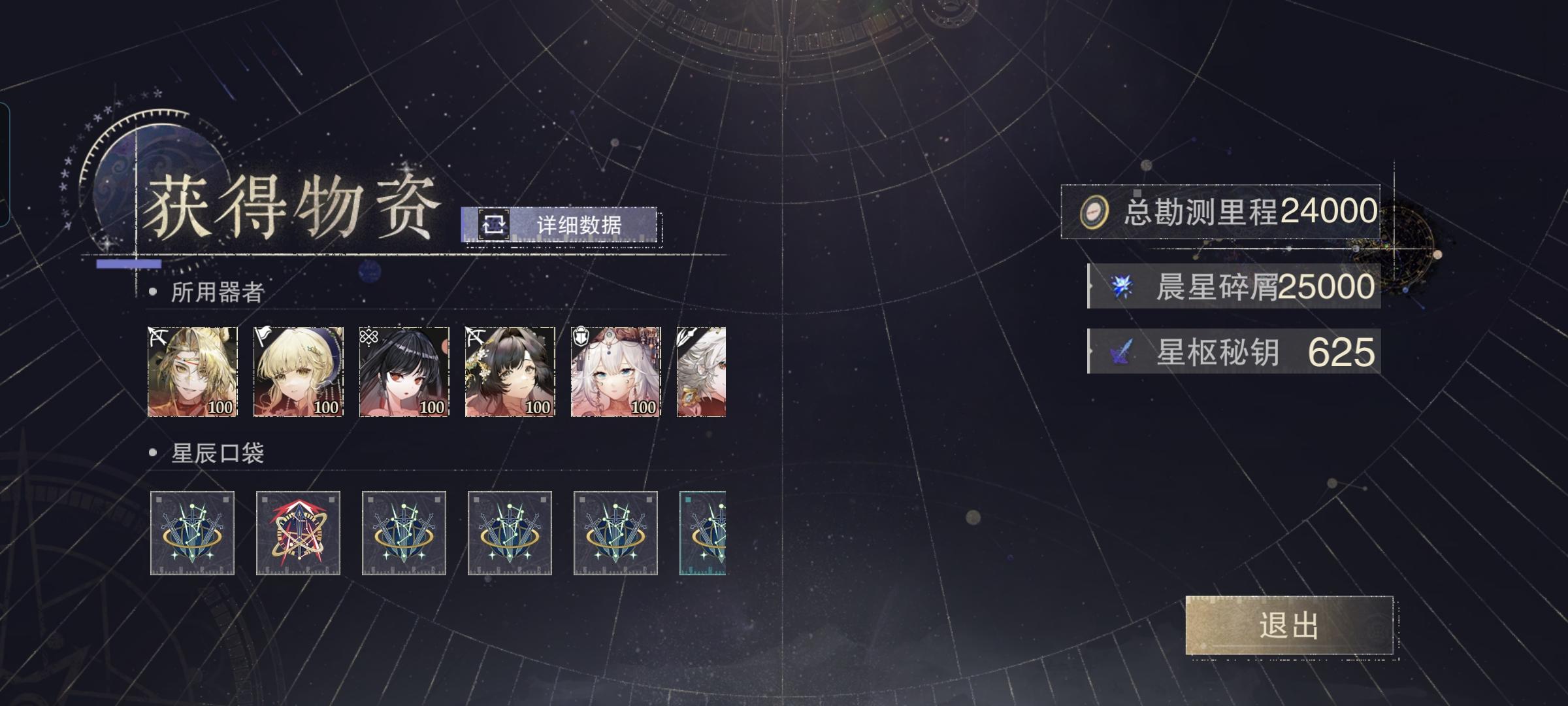Viewport: 1568px width, 706px height.
Task: Click the weapon class icon on first portrait
Action: [x=157, y=335]
